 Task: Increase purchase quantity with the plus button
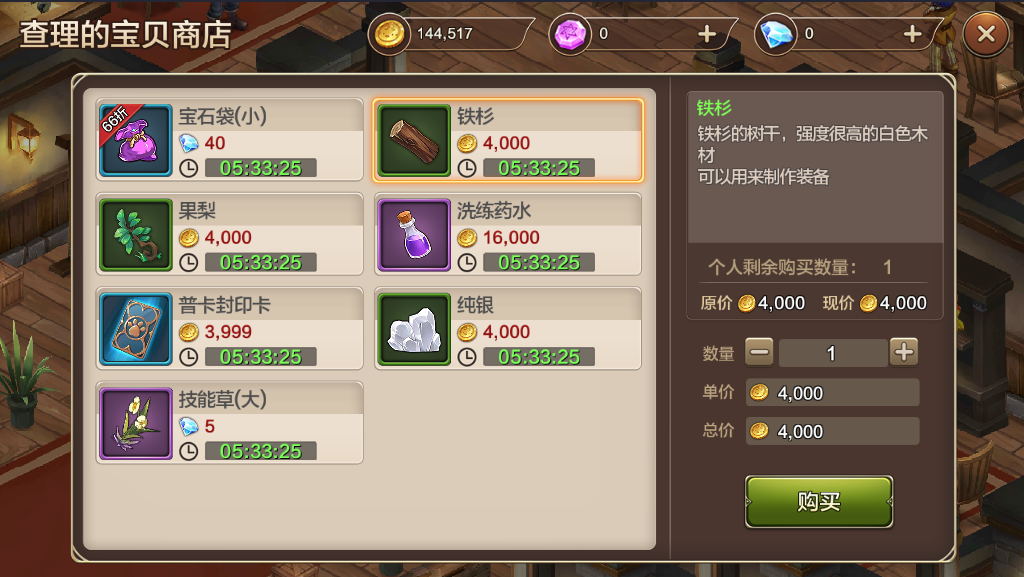904,352
